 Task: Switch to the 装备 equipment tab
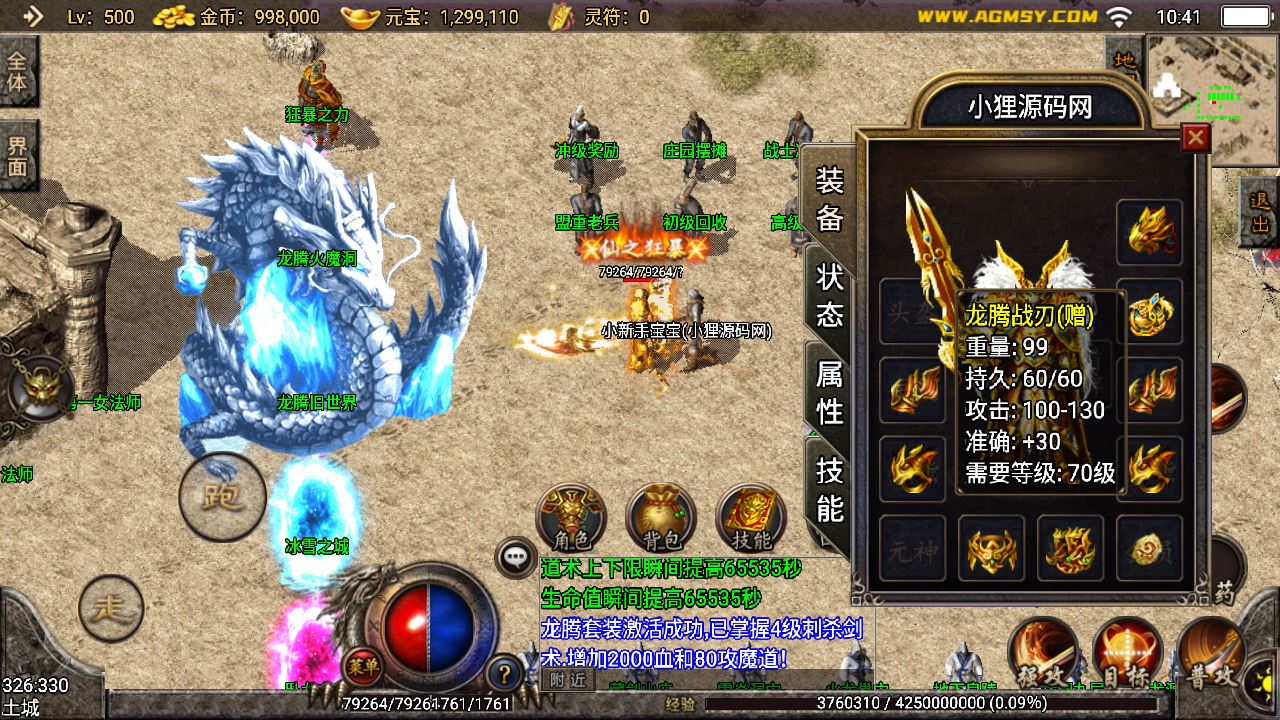pyautogui.click(x=830, y=199)
